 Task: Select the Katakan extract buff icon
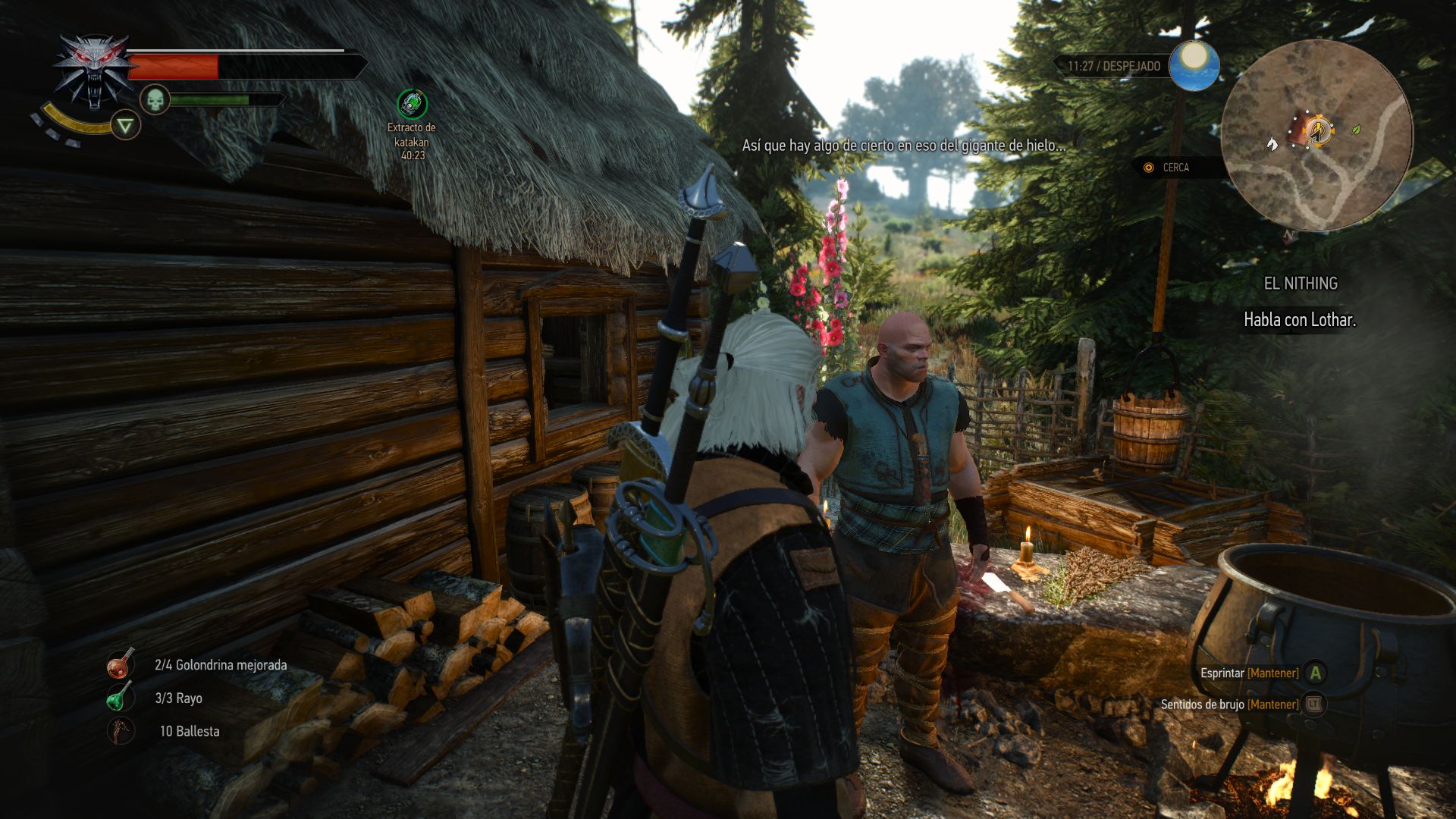(412, 104)
